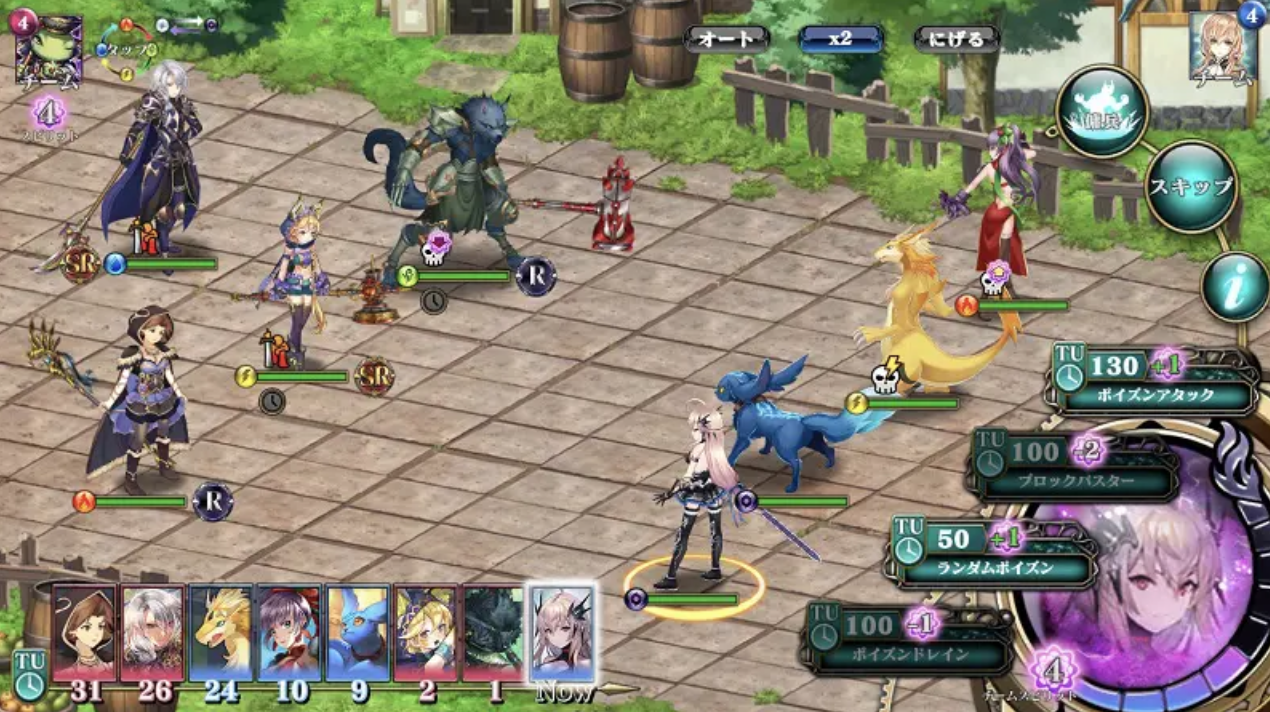Change battle speed with the x2 button
The image size is (1270, 712).
(x=840, y=39)
